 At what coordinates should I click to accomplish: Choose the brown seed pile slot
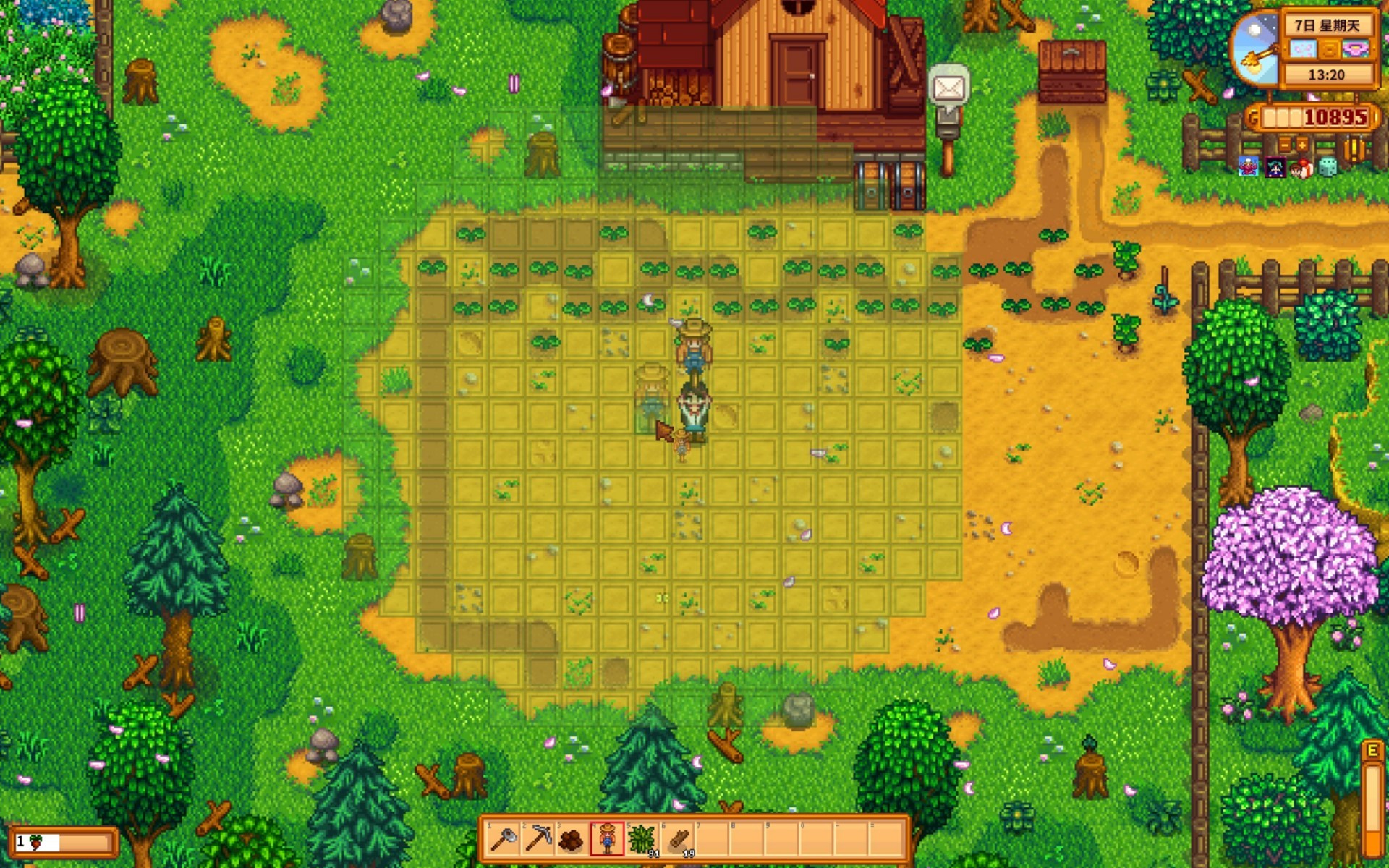pyautogui.click(x=572, y=839)
